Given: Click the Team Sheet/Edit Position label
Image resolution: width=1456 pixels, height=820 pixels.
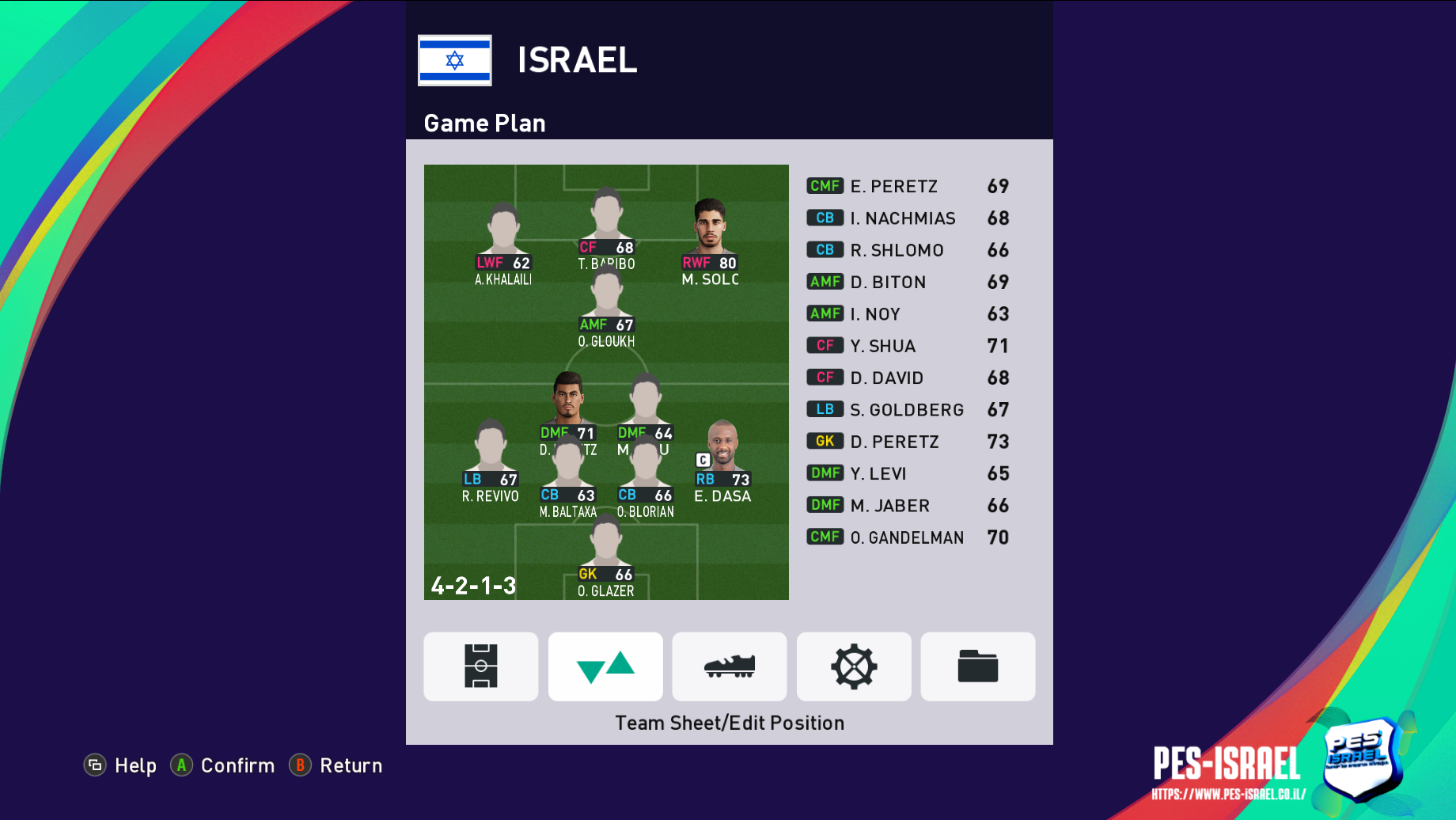Looking at the screenshot, I should [729, 723].
